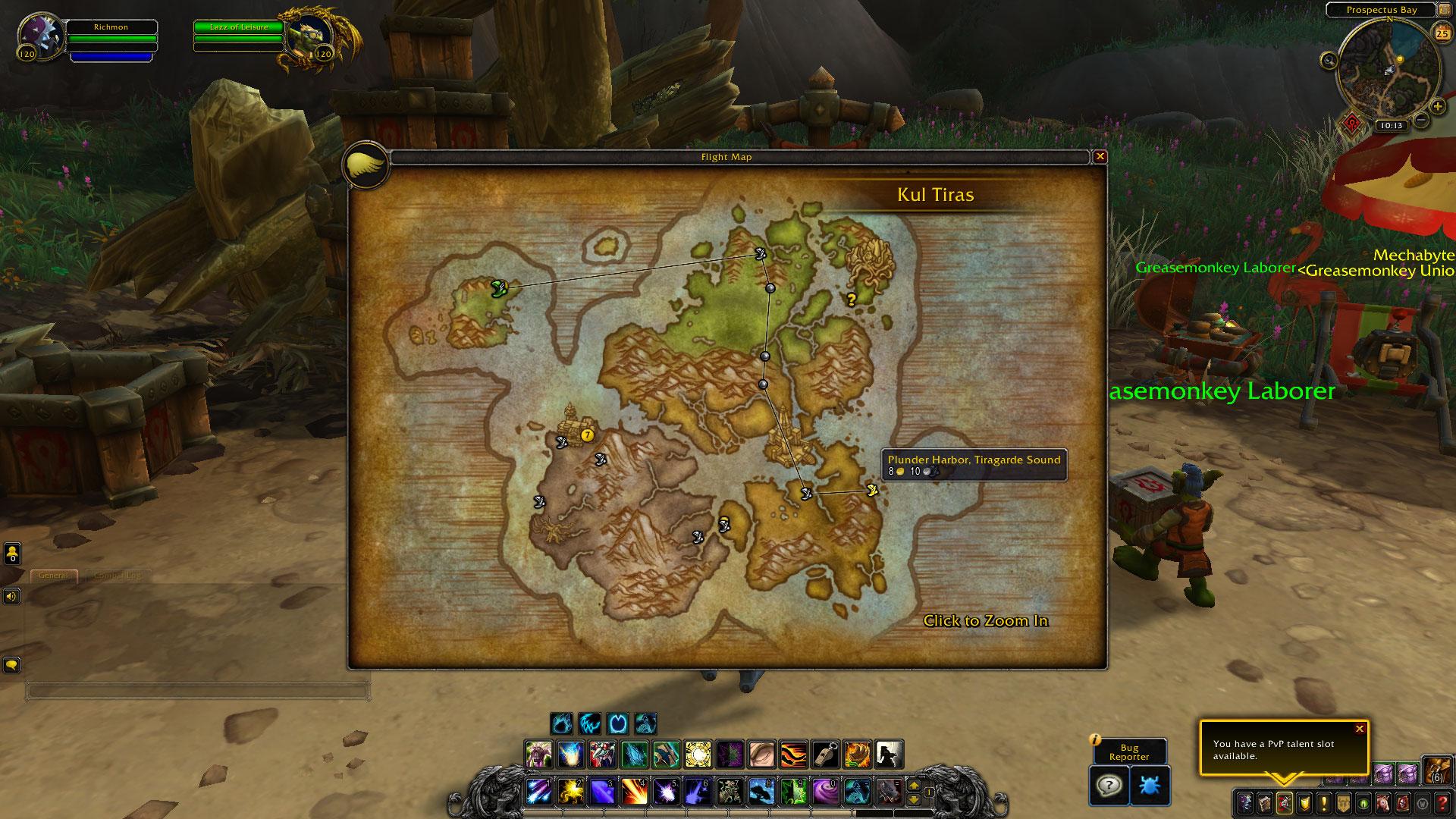1456x819 pixels.
Task: Cast the purple swirl ability in slot 0
Action: tap(826, 791)
